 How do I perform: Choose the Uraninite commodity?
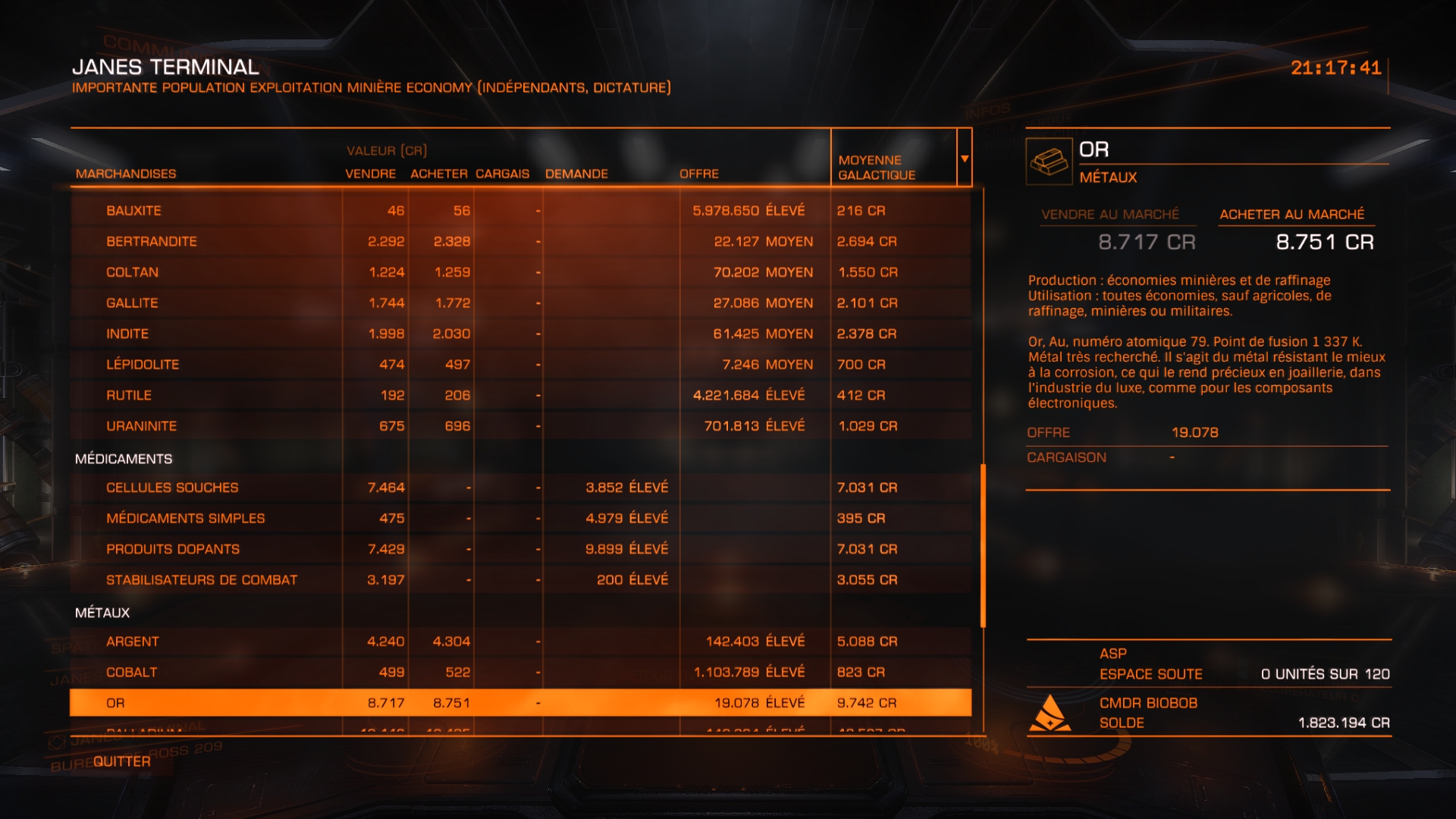click(141, 426)
